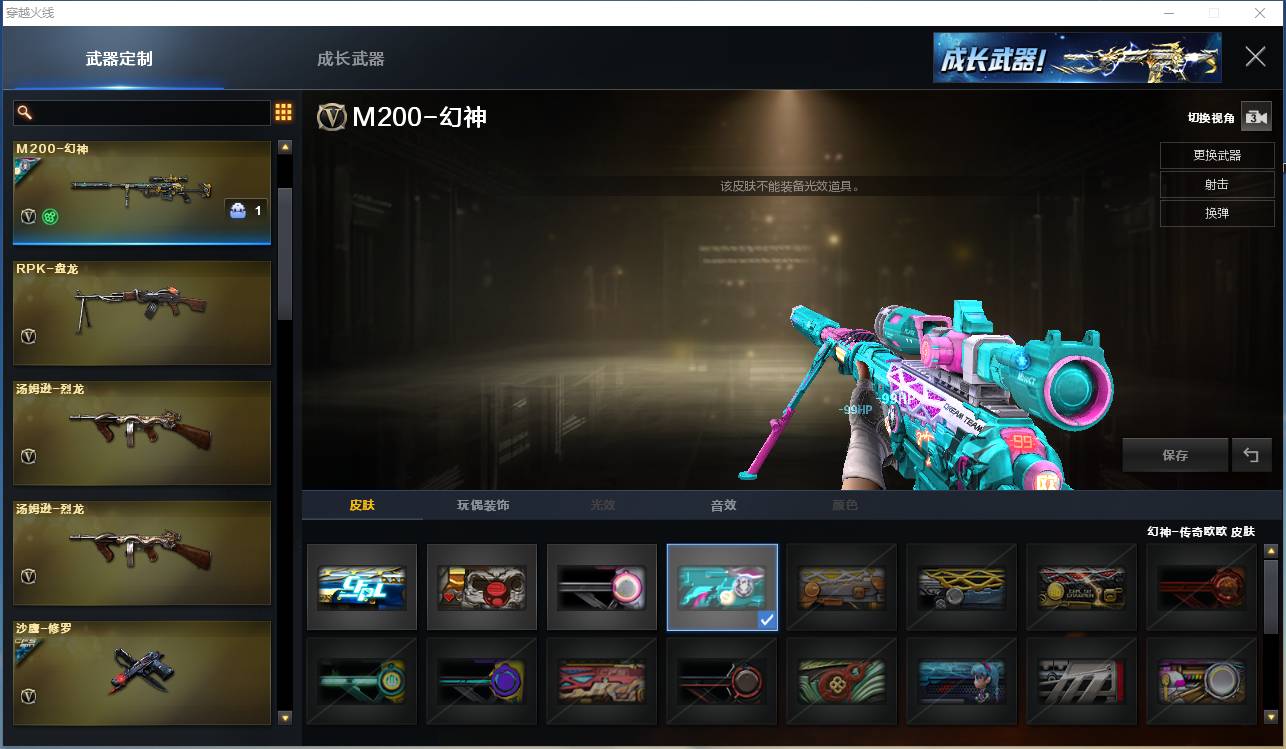Screen dimensions: 1286x749
Task: Minimize the game window
Action: [x=1168, y=13]
